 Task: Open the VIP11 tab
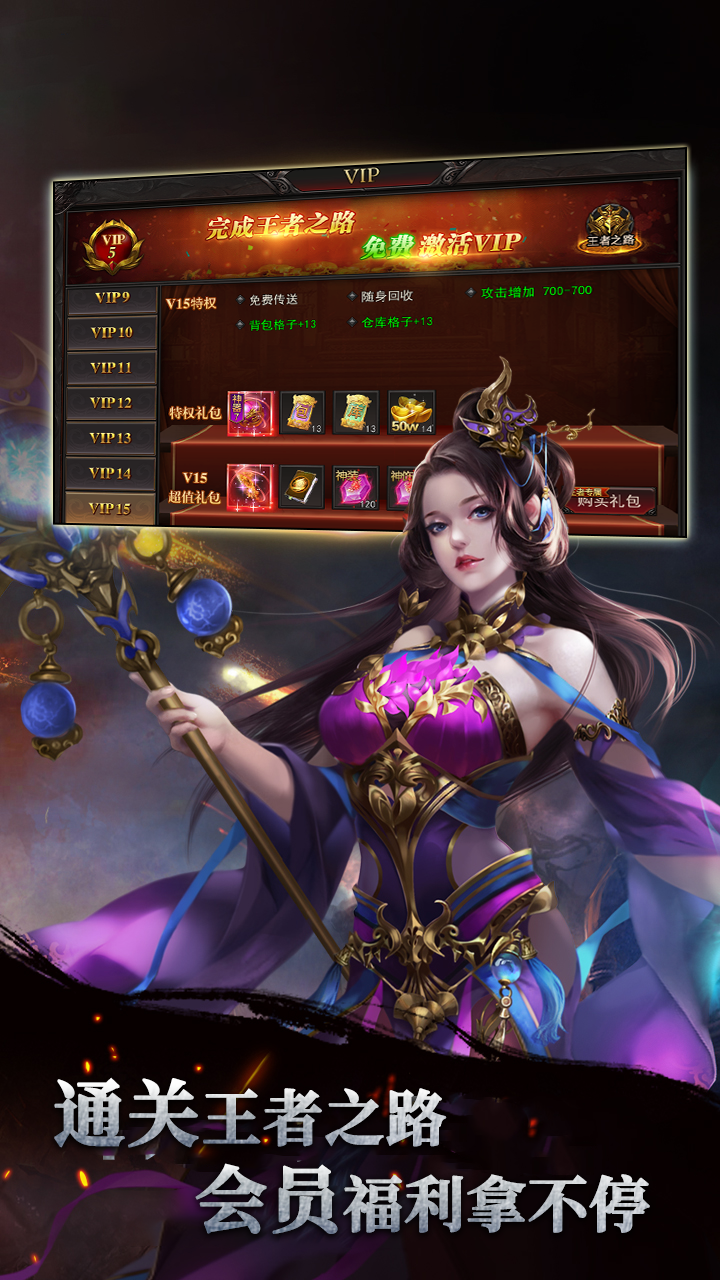pos(111,368)
